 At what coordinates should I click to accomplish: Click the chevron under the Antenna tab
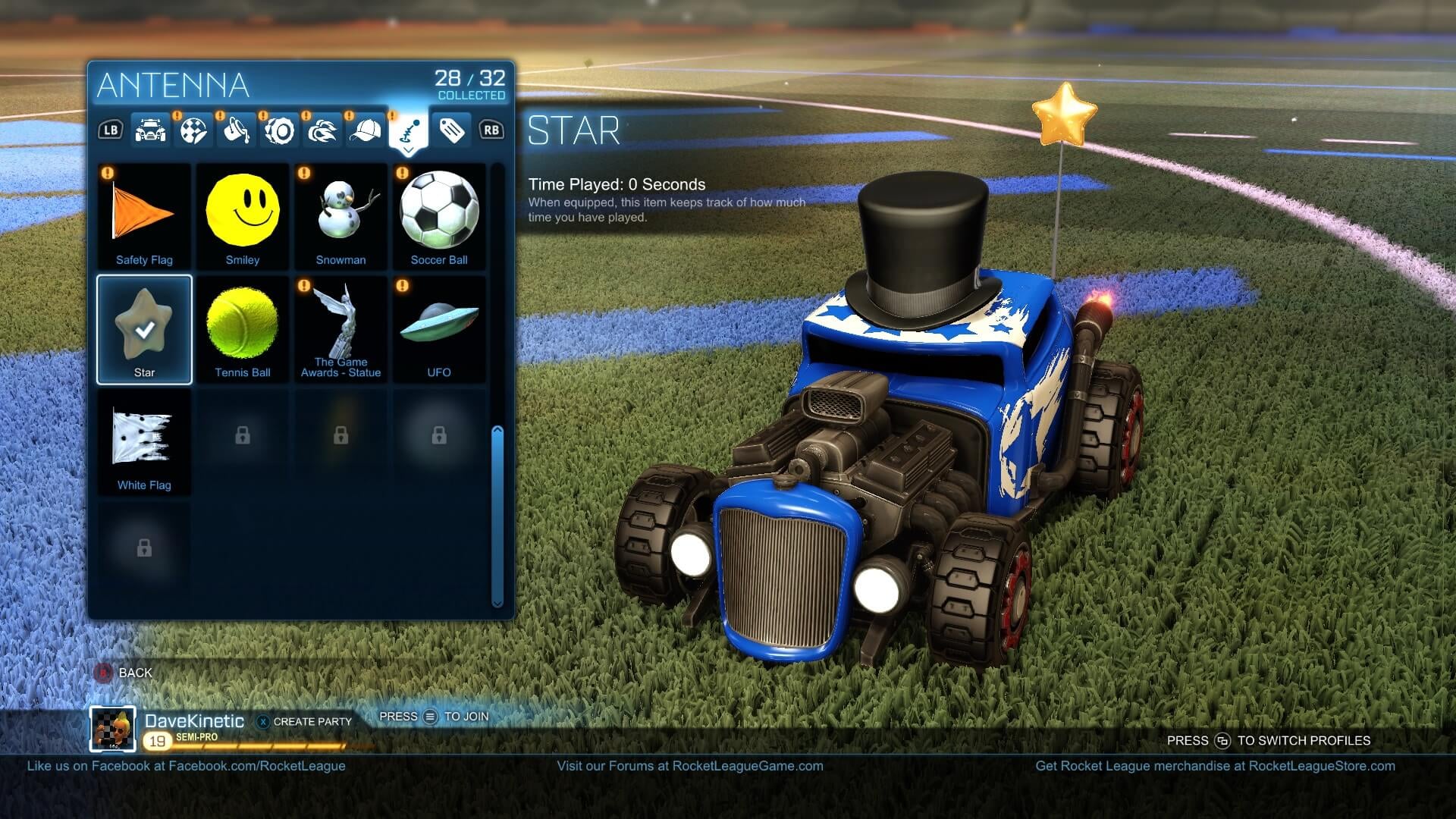[408, 150]
